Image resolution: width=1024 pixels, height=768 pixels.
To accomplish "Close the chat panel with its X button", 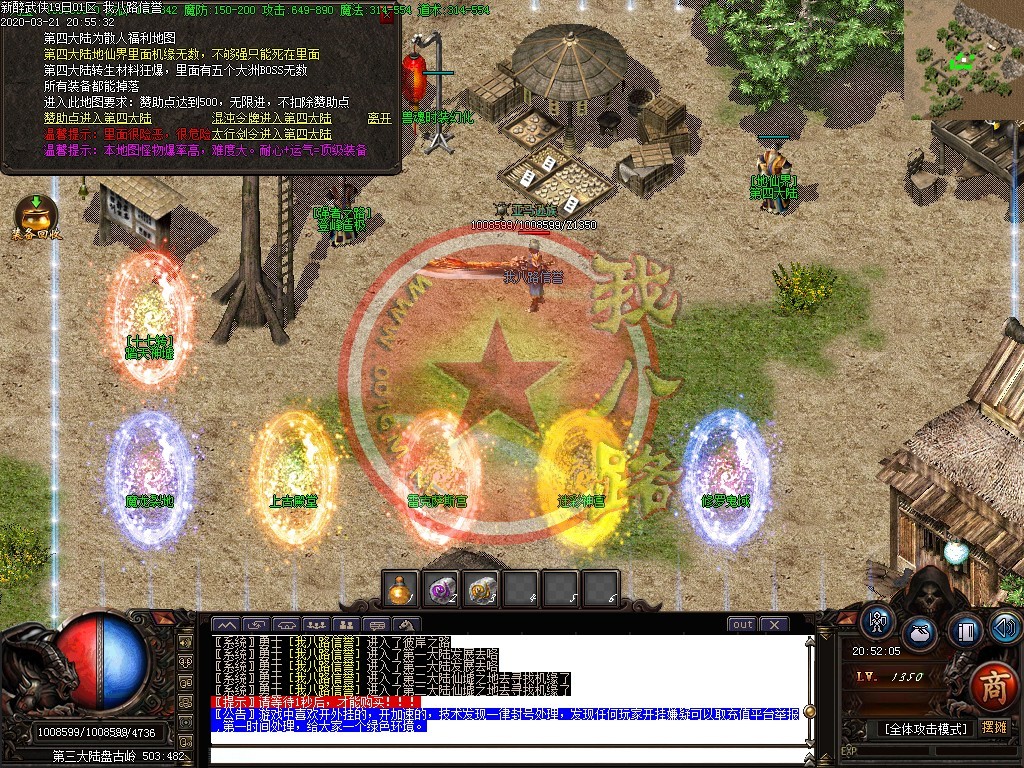I will click(773, 625).
